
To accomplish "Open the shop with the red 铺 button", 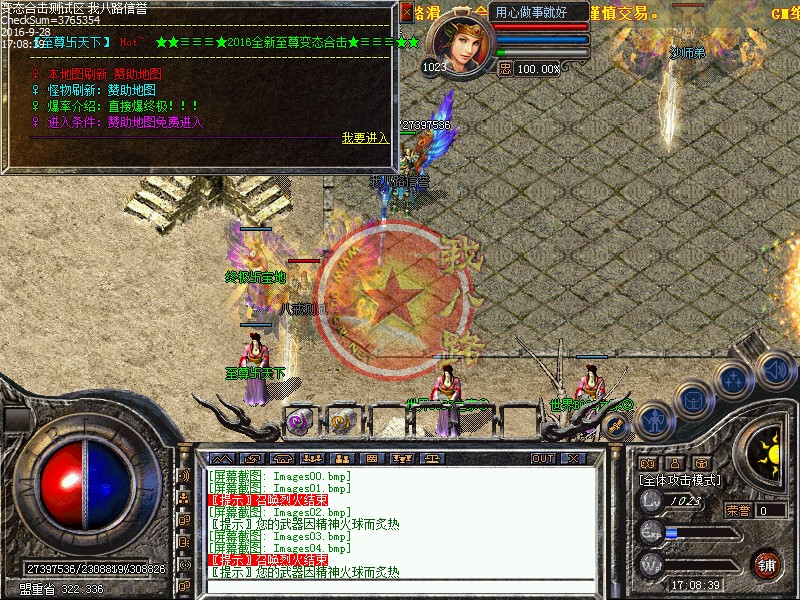I will coord(767,563).
